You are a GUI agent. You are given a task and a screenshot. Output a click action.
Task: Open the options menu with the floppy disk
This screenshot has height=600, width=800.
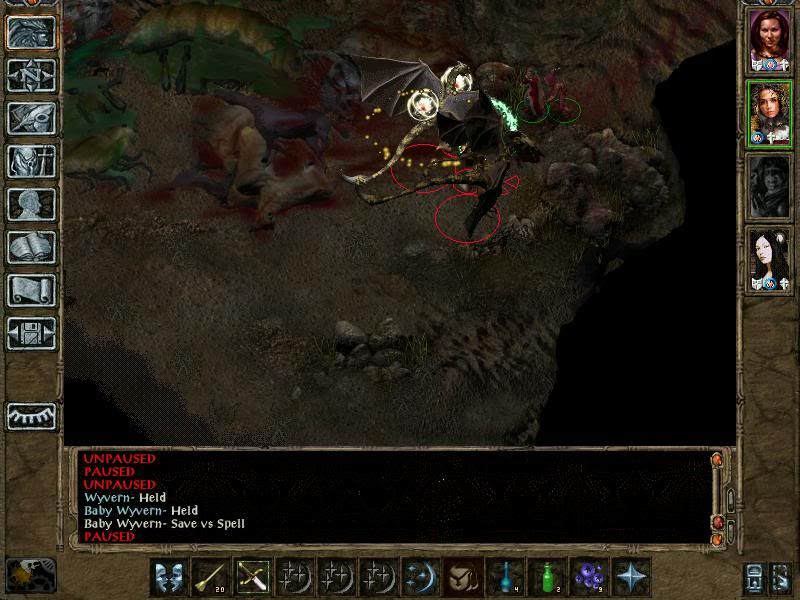pos(31,333)
